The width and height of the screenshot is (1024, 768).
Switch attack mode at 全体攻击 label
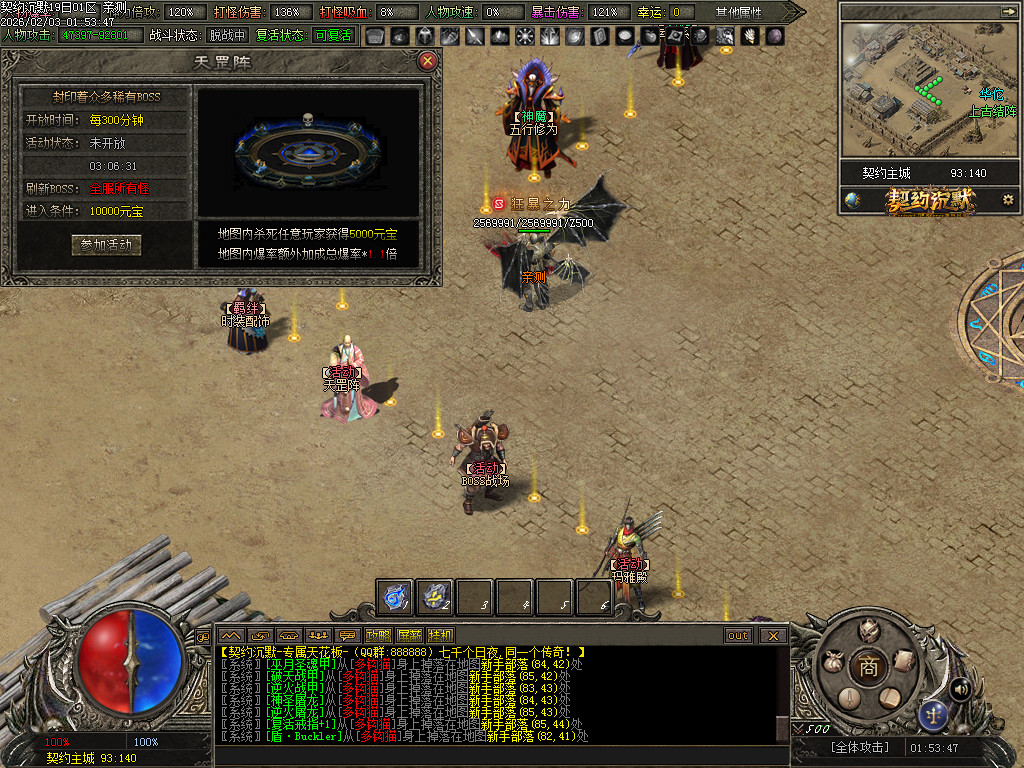point(858,747)
